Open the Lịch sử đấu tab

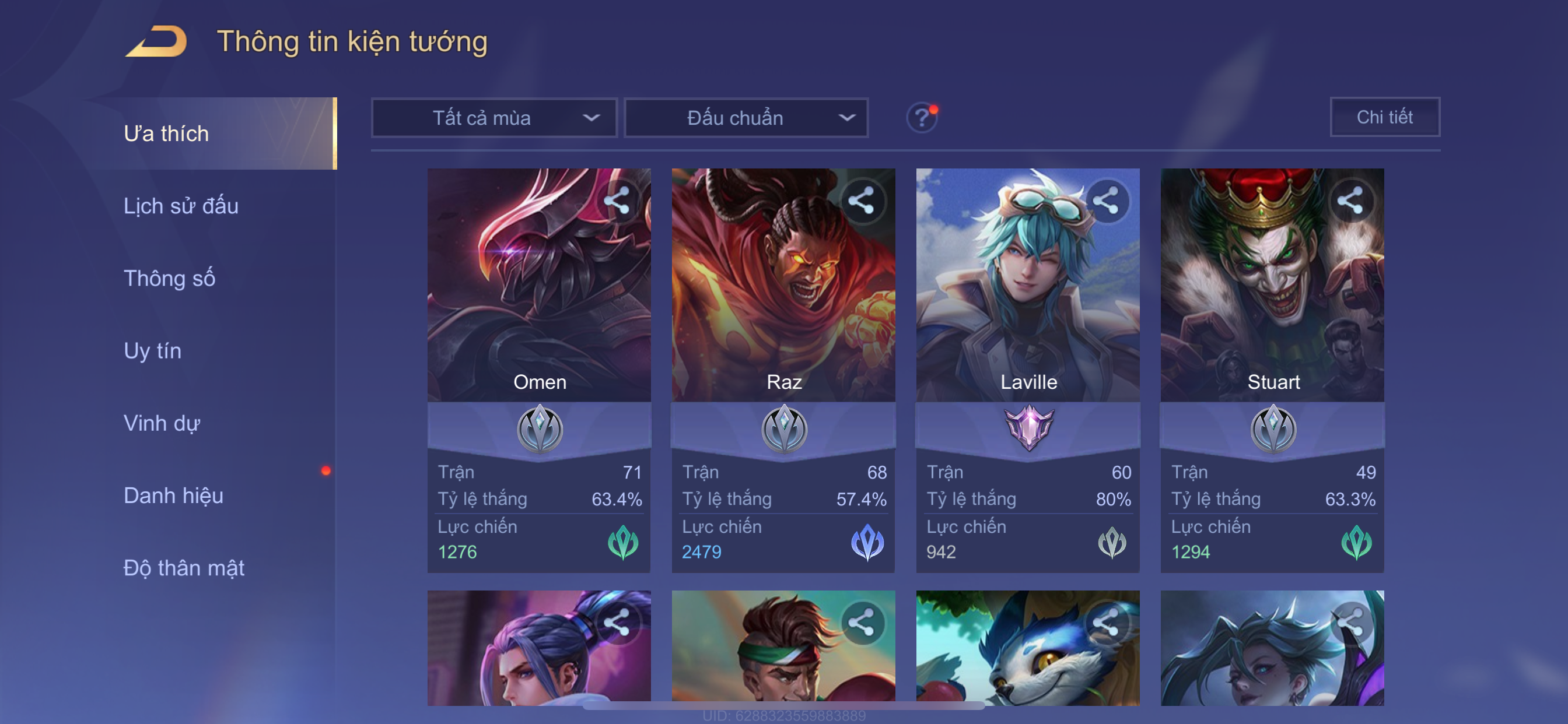point(181,206)
